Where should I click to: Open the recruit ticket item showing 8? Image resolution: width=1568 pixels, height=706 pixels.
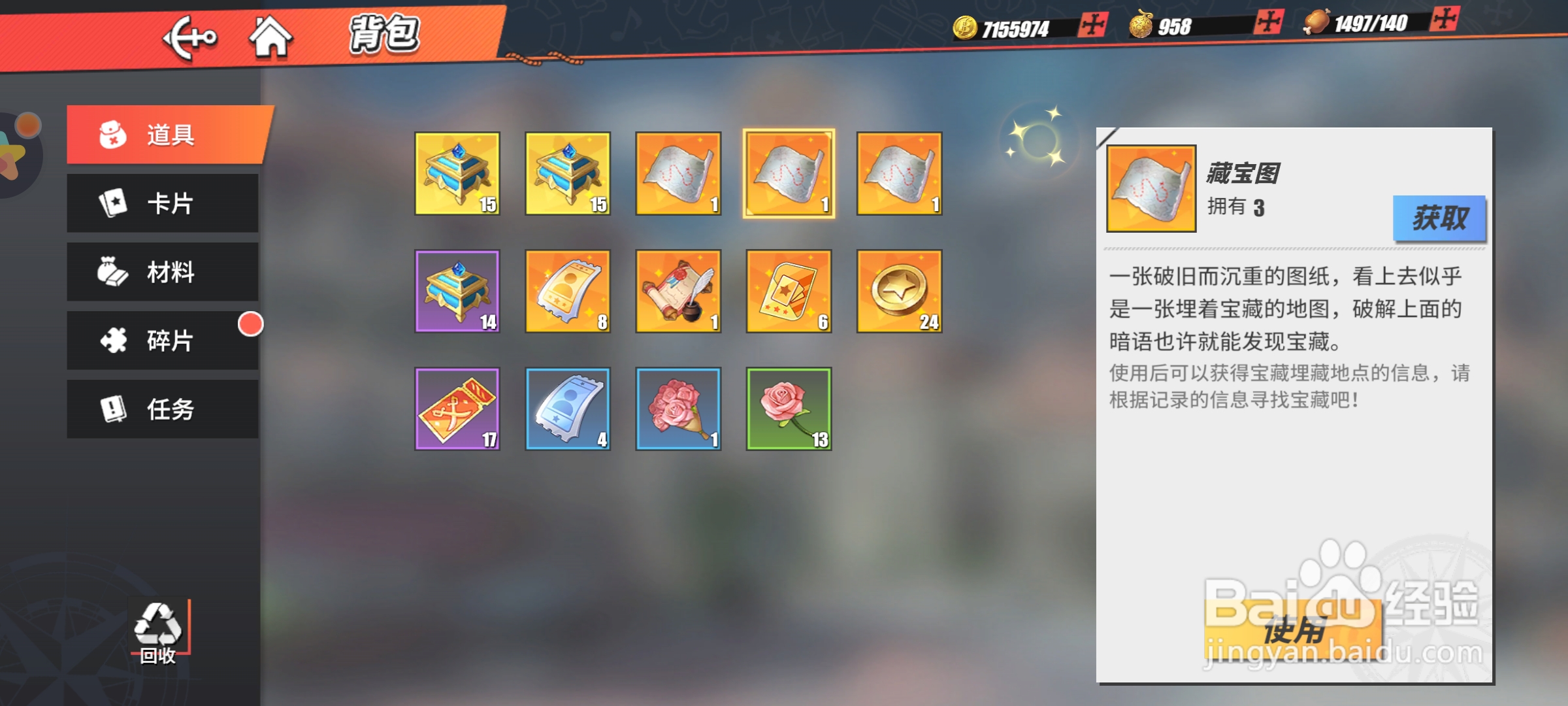567,290
